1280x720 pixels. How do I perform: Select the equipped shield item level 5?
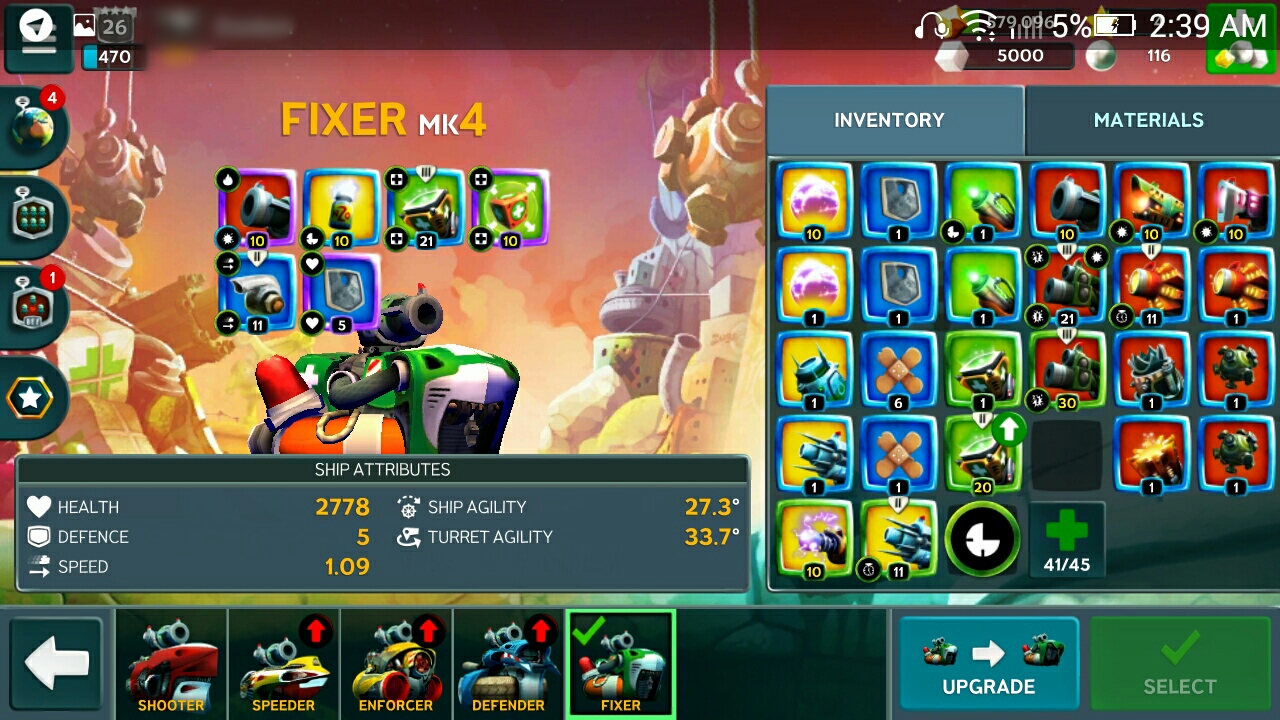(342, 292)
